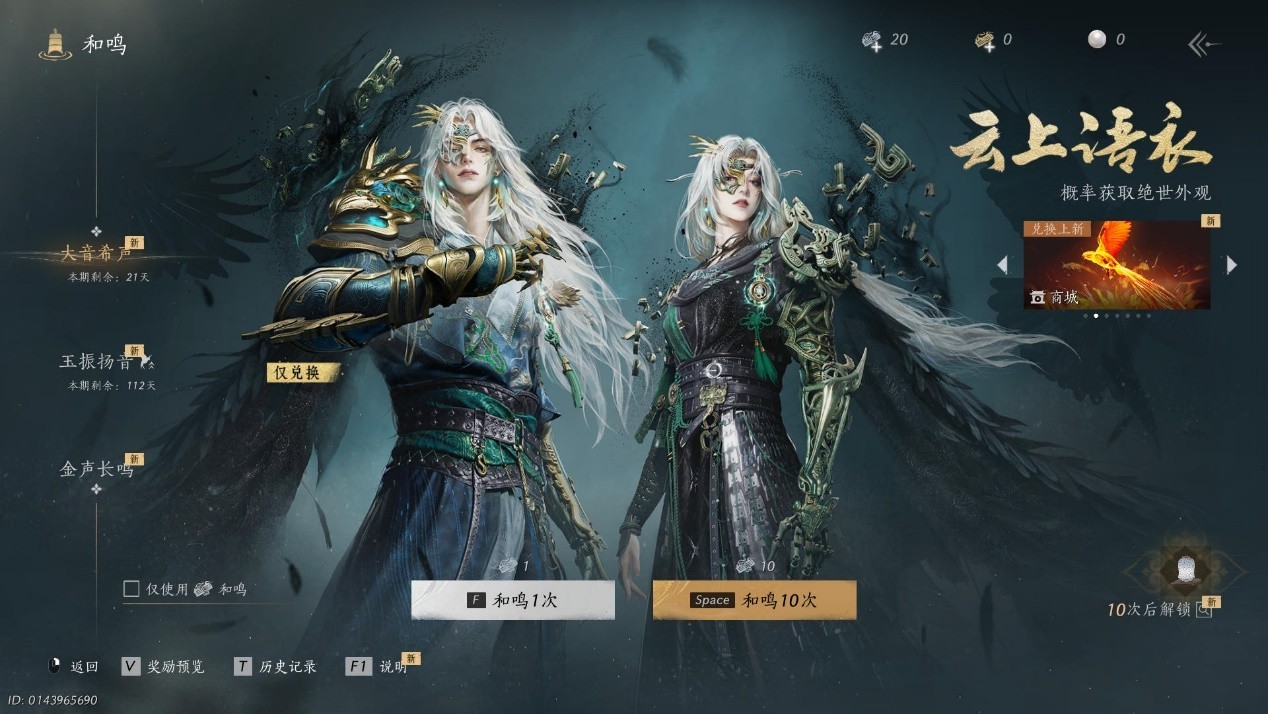Show the previous promo banner with left arrow
Screen dimensions: 1268x714
pyautogui.click(x=1002, y=265)
